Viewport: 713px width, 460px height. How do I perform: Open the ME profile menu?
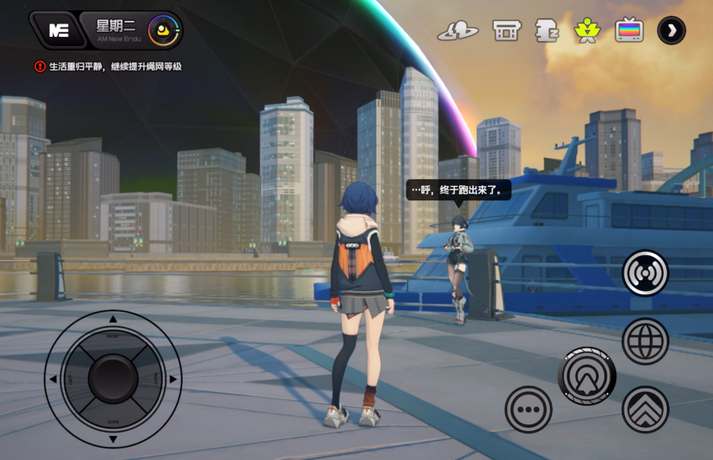pos(58,30)
